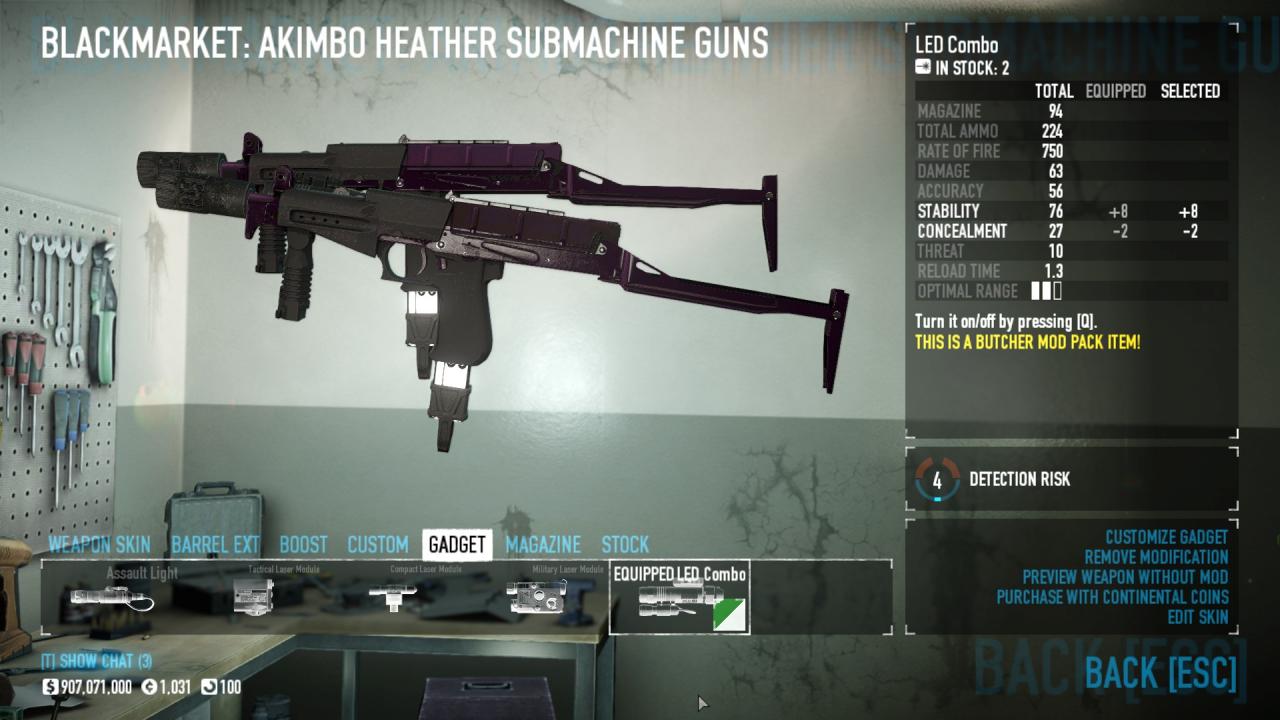Select the Military Laser Module
This screenshot has width=1280, height=720.
[537, 597]
